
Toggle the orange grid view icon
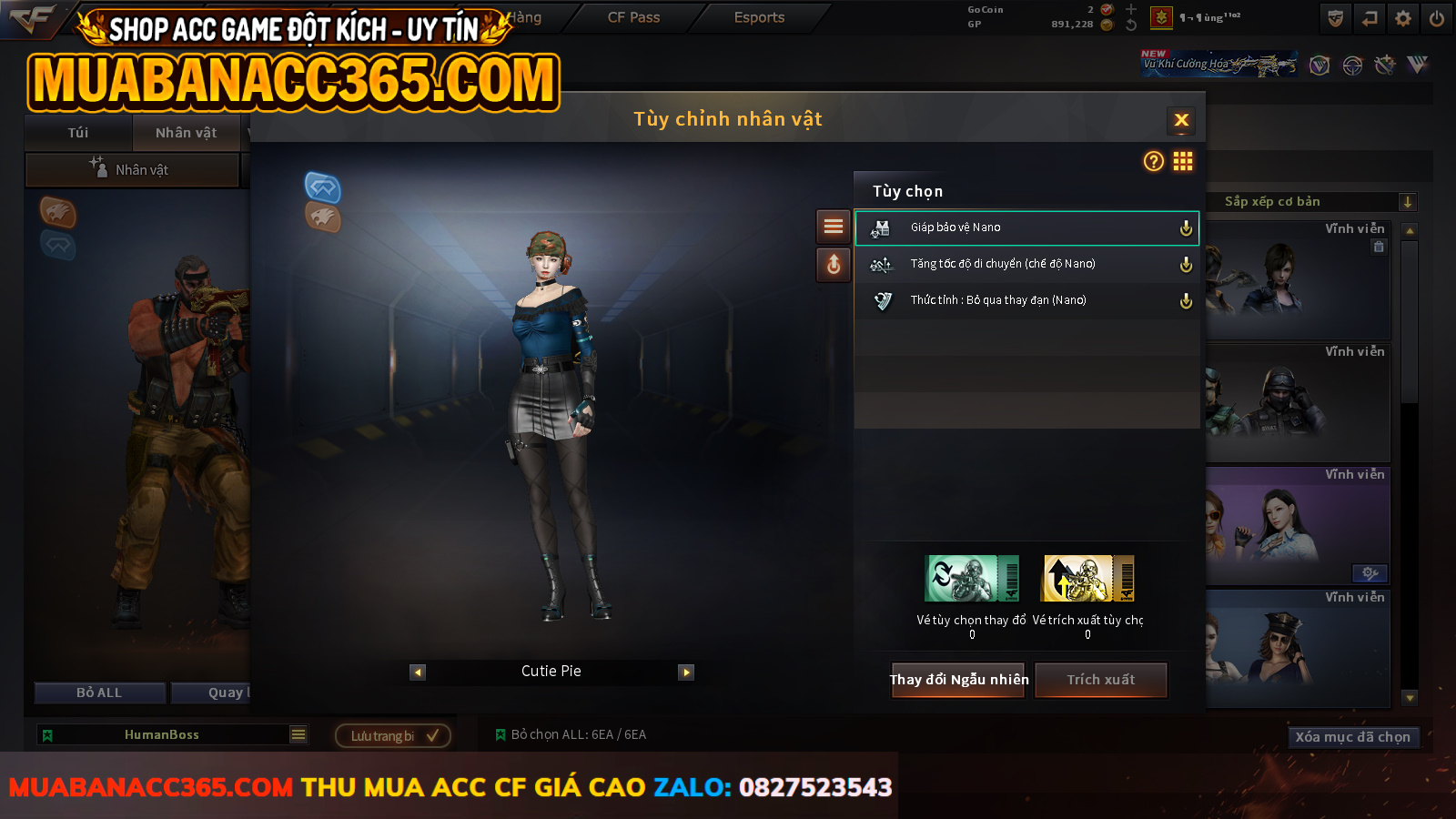[x=1183, y=161]
